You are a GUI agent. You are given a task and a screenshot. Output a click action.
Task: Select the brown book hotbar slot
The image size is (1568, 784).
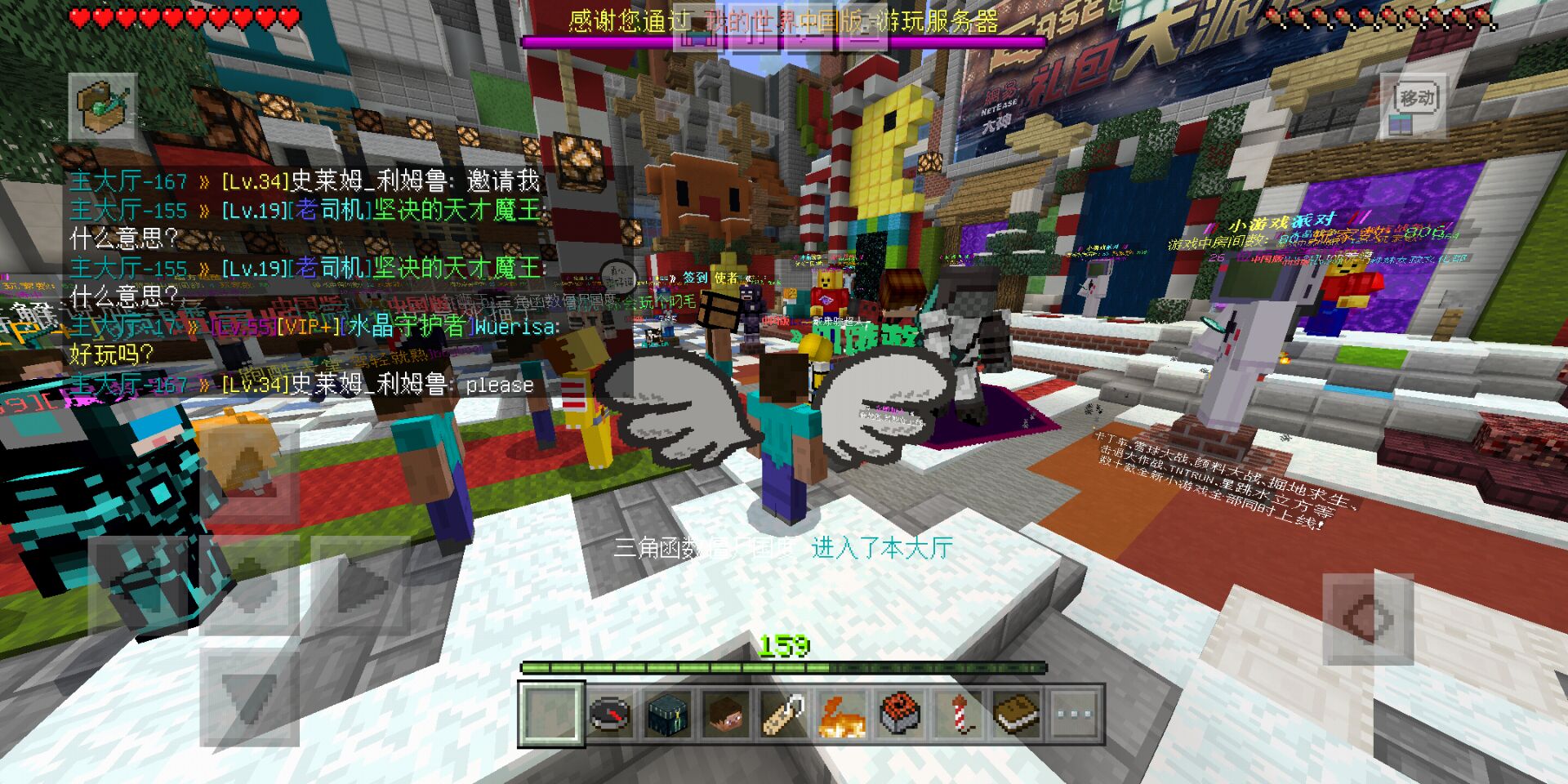click(1016, 715)
